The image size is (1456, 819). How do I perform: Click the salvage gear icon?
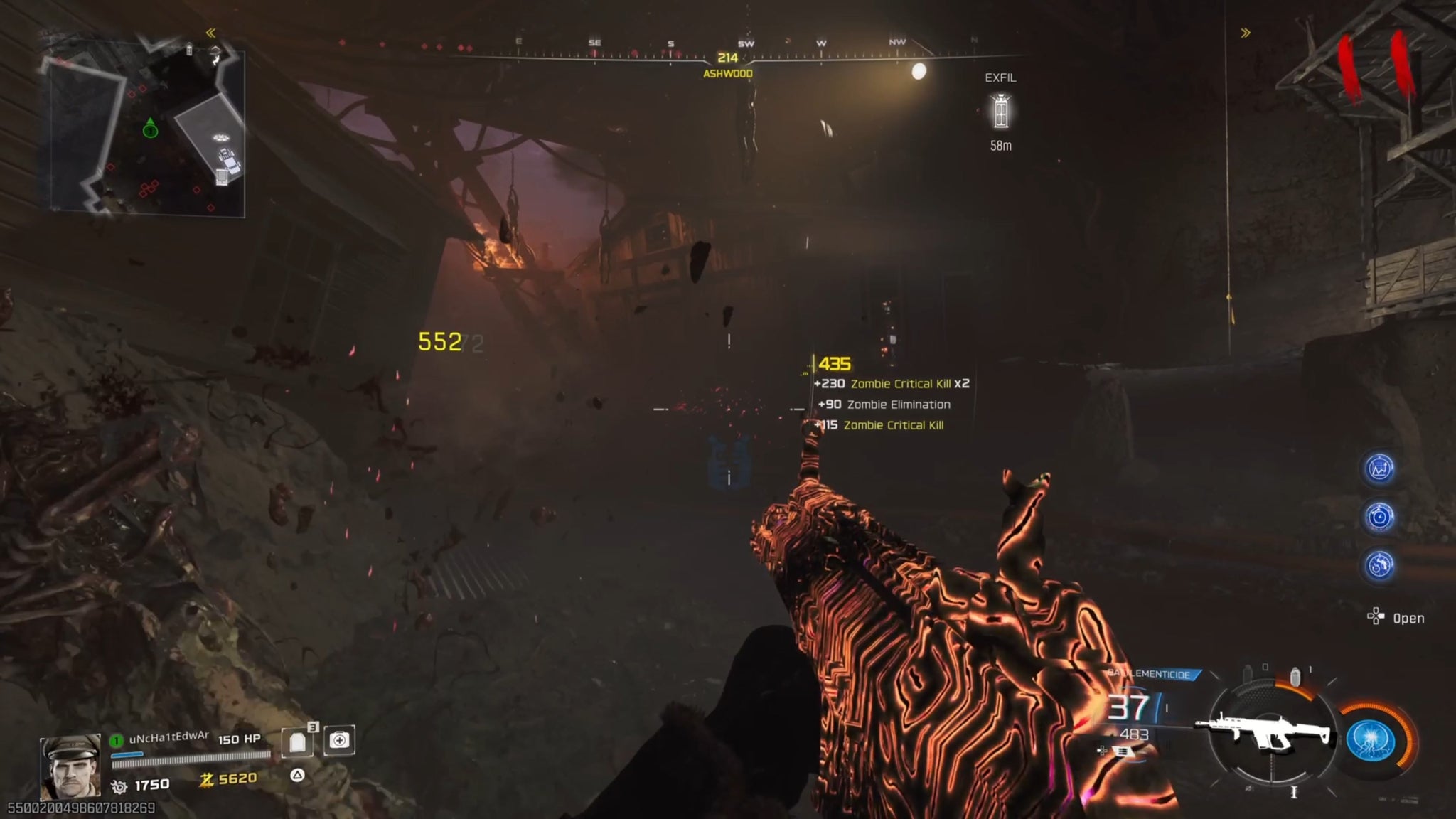click(119, 786)
